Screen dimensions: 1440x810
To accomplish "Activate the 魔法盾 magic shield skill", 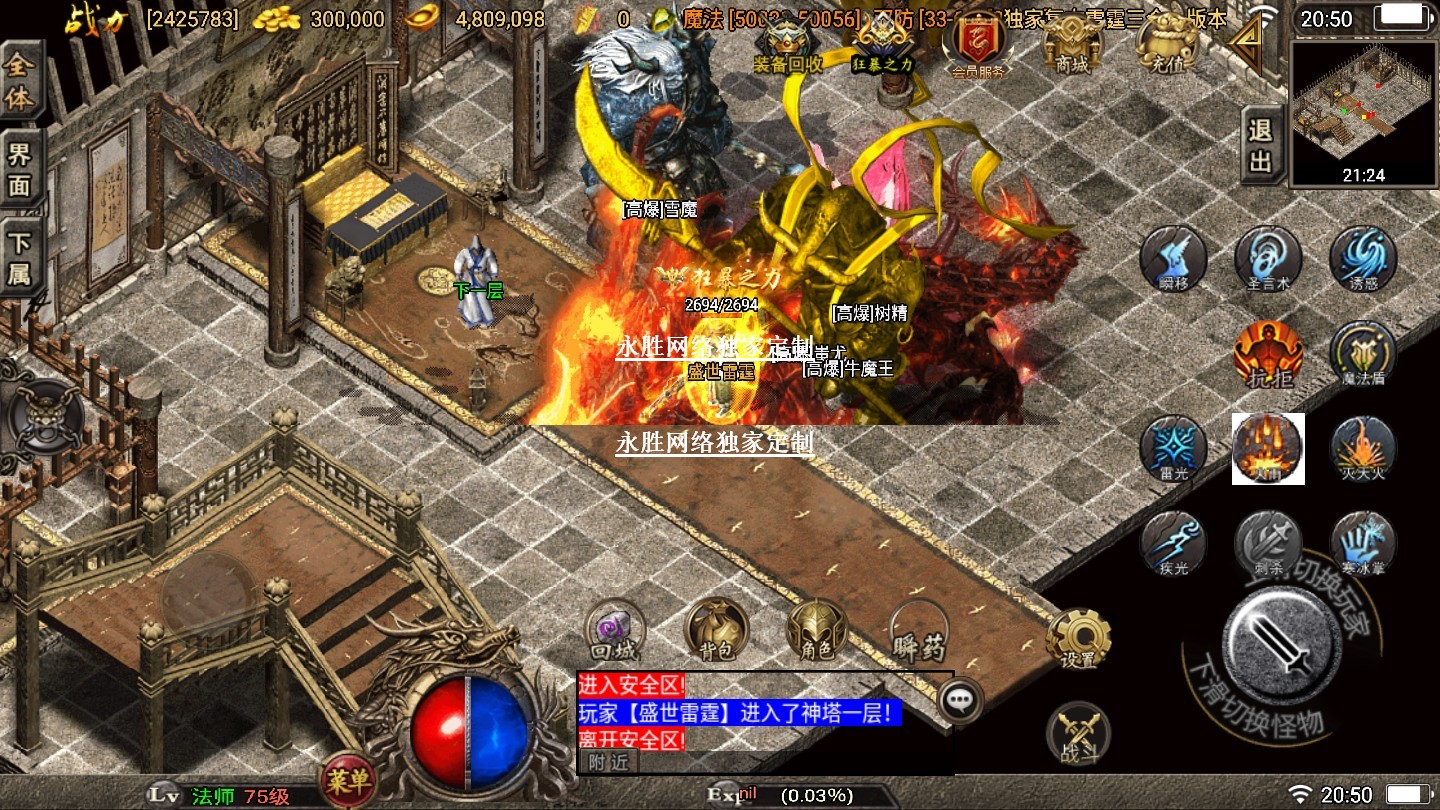I will (1363, 353).
